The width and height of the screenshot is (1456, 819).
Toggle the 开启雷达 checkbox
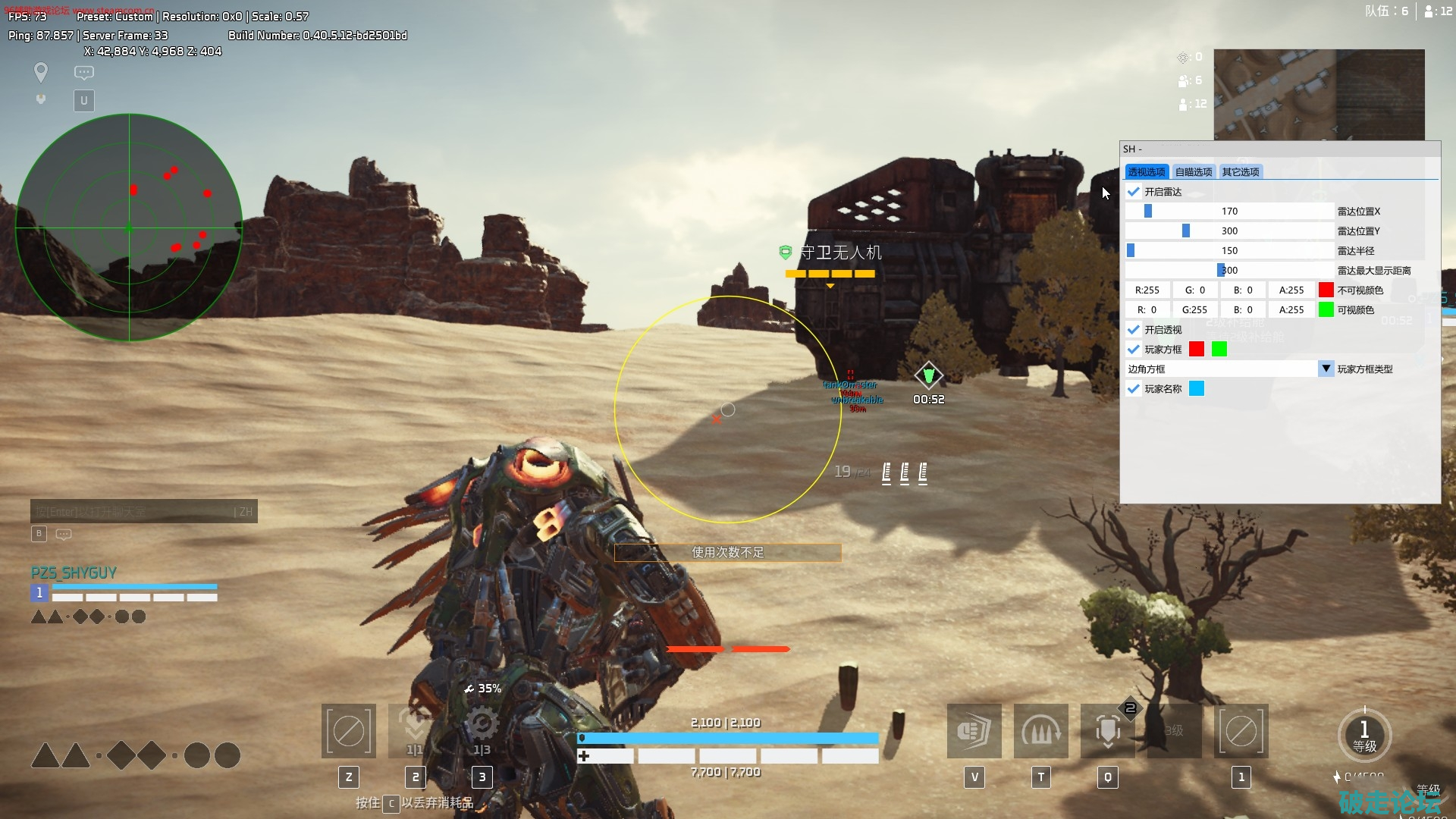coord(1134,192)
